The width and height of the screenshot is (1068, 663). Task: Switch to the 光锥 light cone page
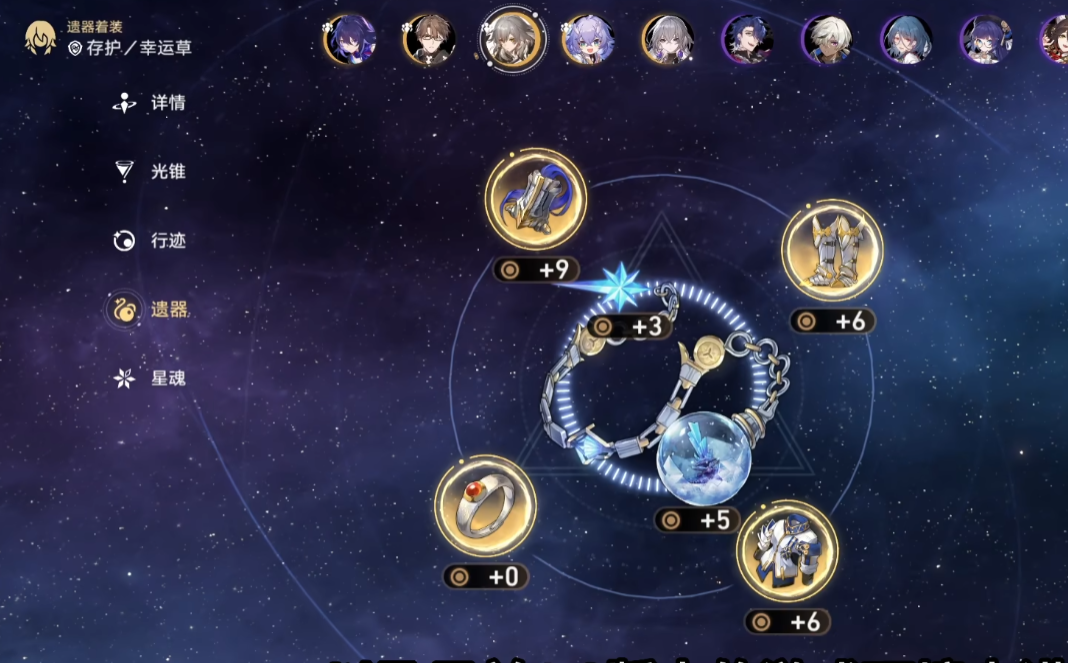click(150, 171)
